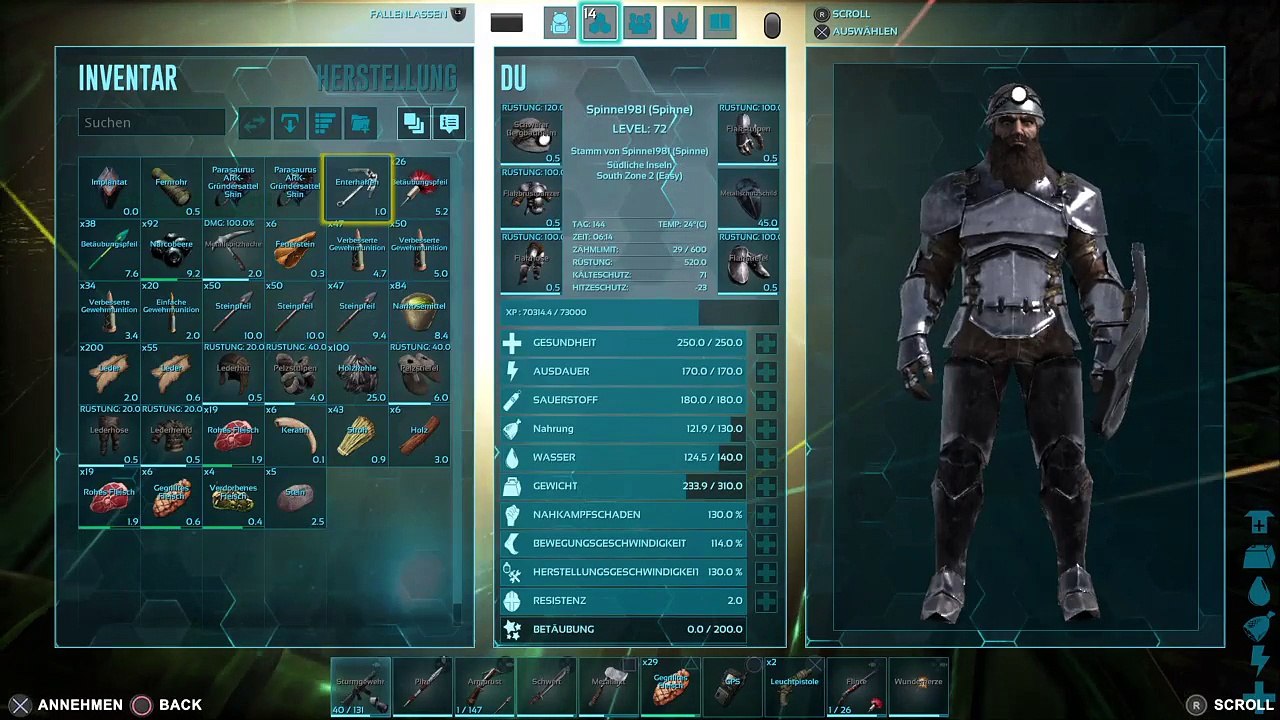Open the tribe members tab icon
This screenshot has width=1280, height=720.
(x=640, y=22)
